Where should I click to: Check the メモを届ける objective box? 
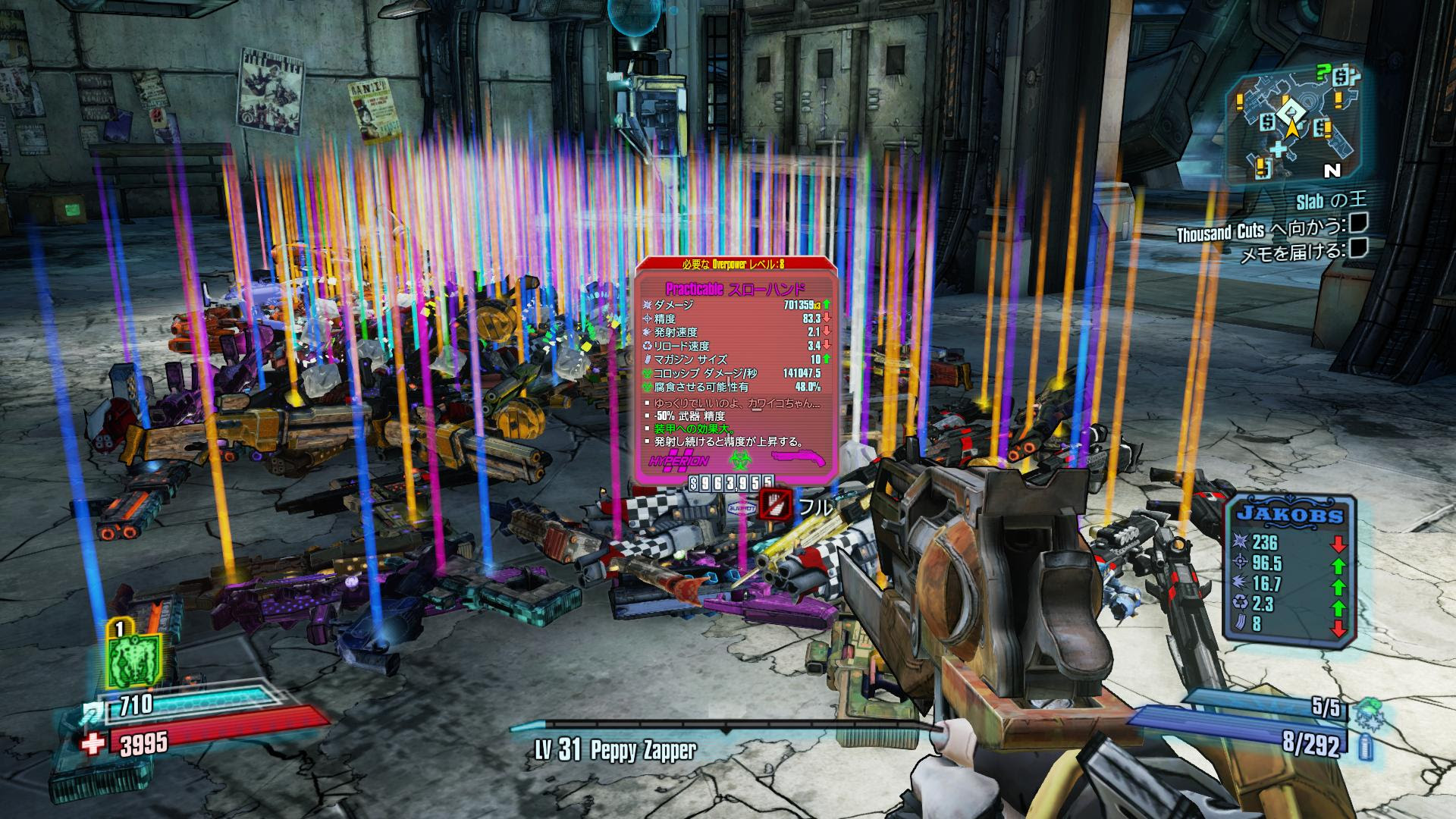point(1360,250)
